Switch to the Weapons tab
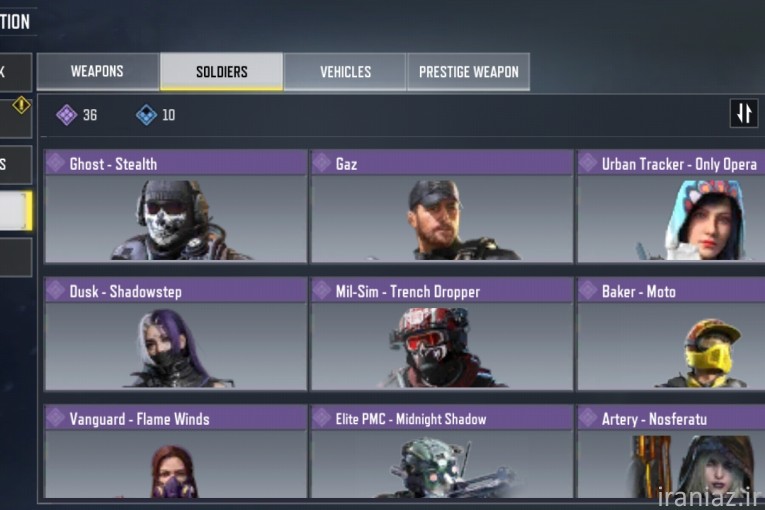This screenshot has width=765, height=510. 97,72
